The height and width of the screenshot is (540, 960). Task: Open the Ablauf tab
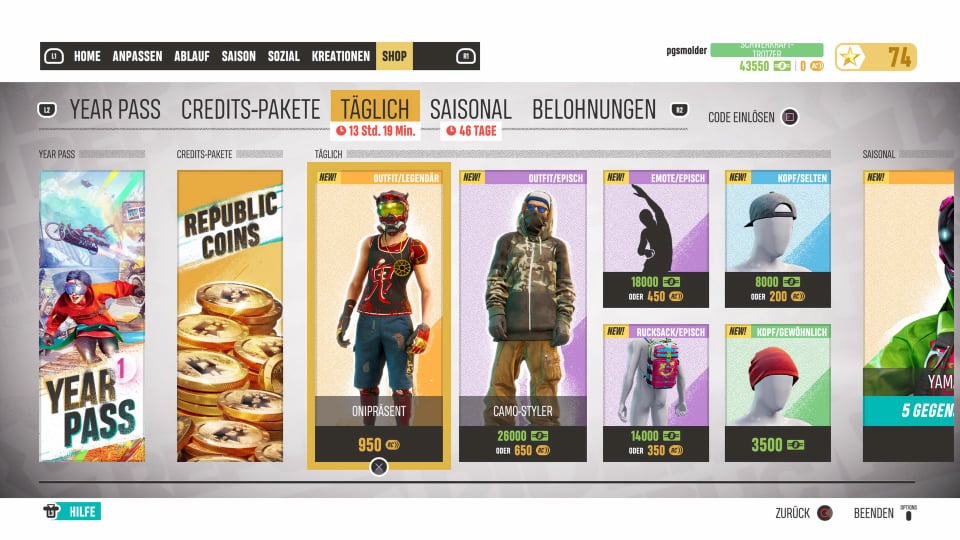tap(191, 56)
